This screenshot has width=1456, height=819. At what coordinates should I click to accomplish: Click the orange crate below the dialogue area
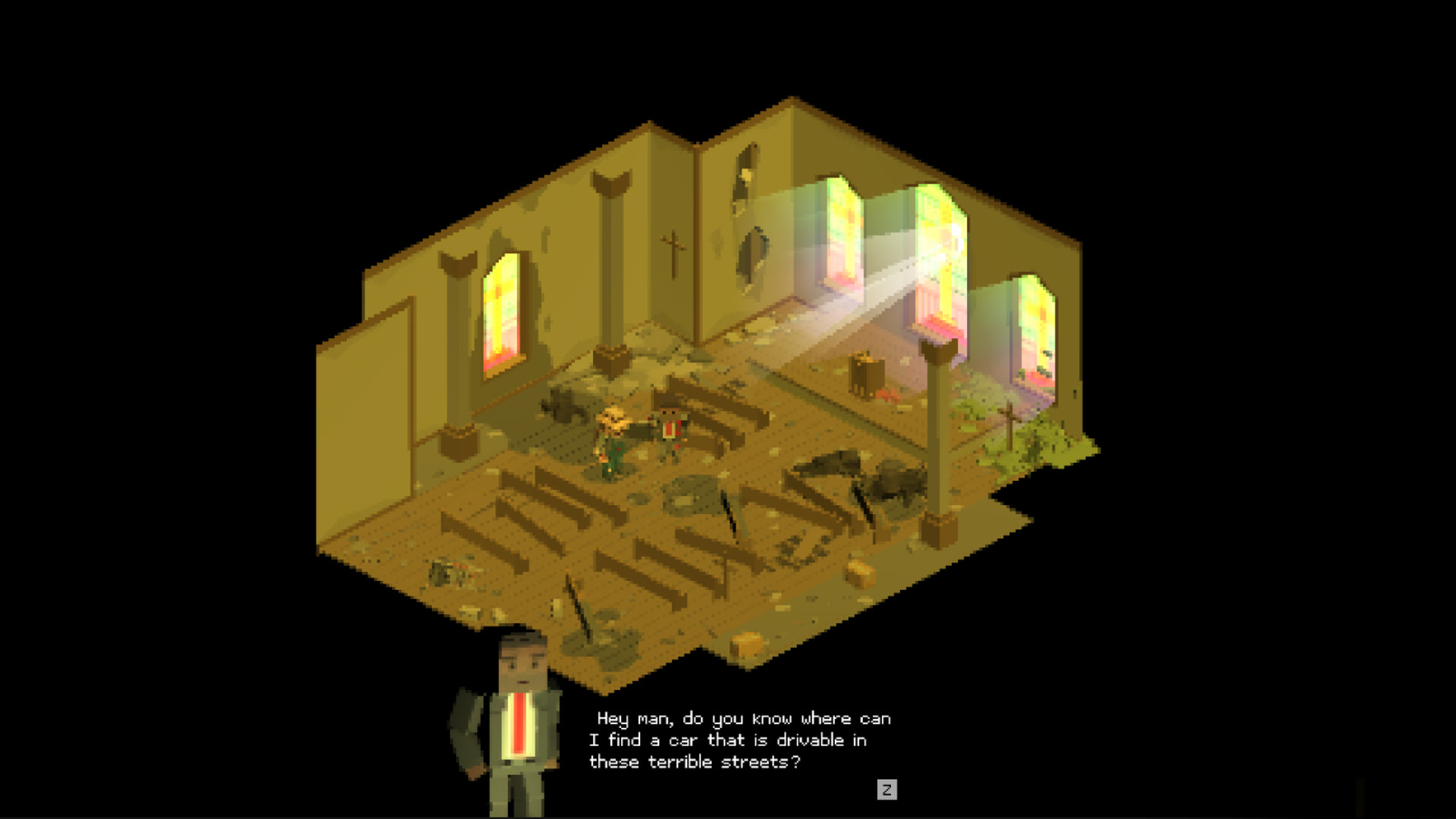coord(746,647)
